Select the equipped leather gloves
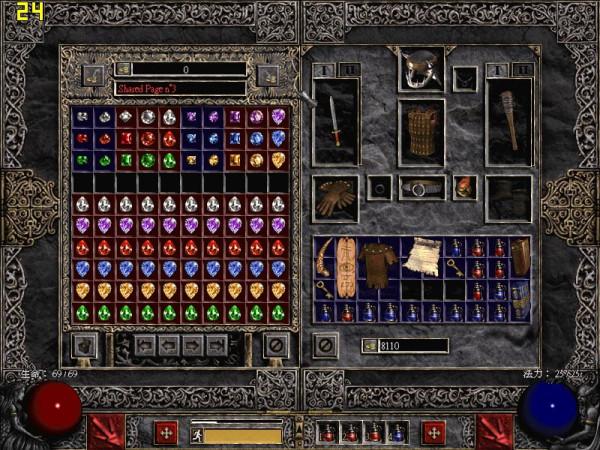 (x=335, y=198)
